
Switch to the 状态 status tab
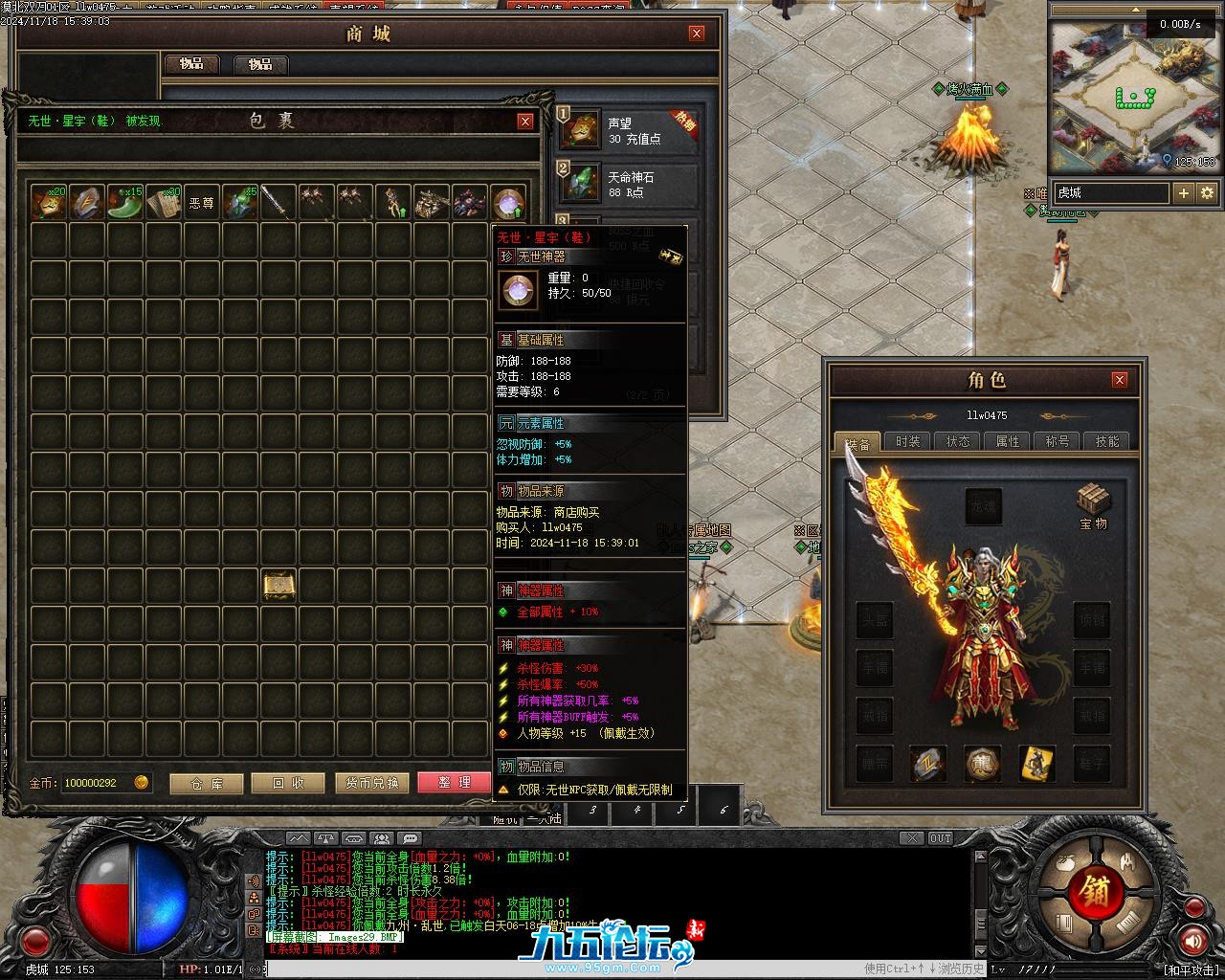pos(957,442)
